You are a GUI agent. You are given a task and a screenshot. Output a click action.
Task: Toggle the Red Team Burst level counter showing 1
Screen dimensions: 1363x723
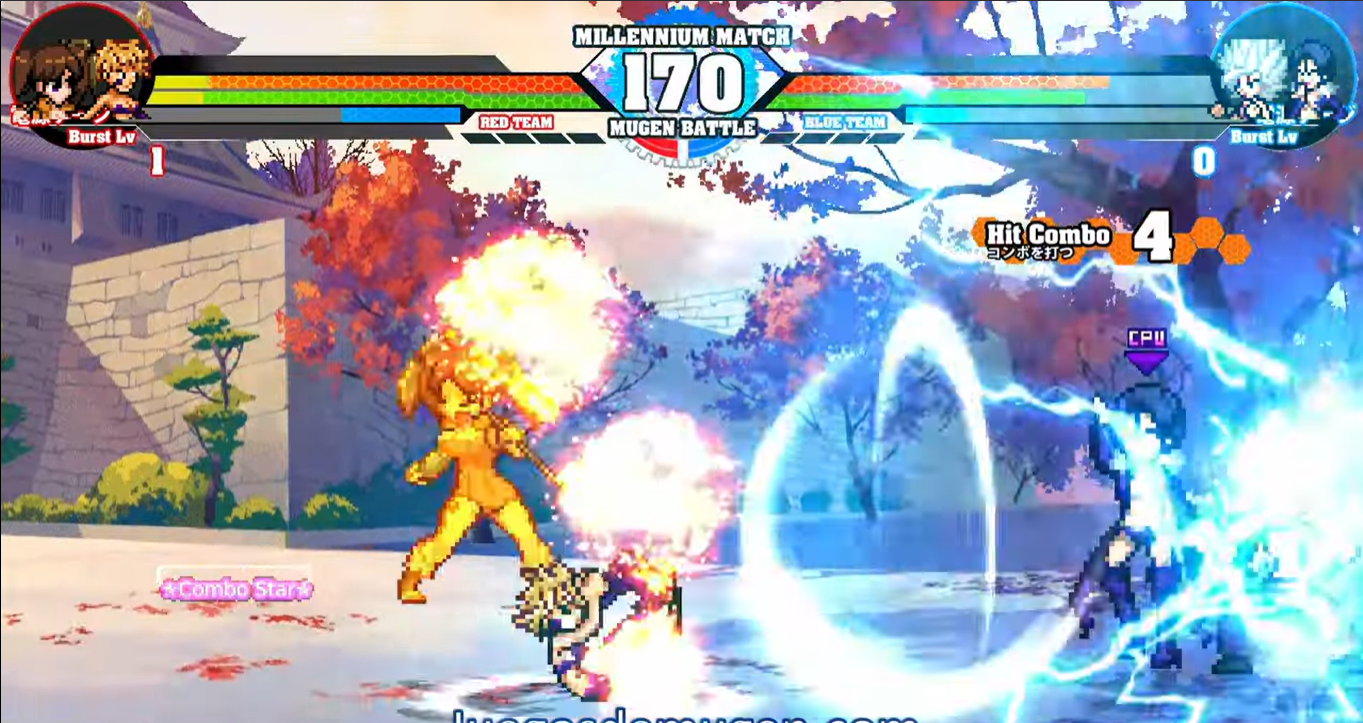(x=155, y=158)
